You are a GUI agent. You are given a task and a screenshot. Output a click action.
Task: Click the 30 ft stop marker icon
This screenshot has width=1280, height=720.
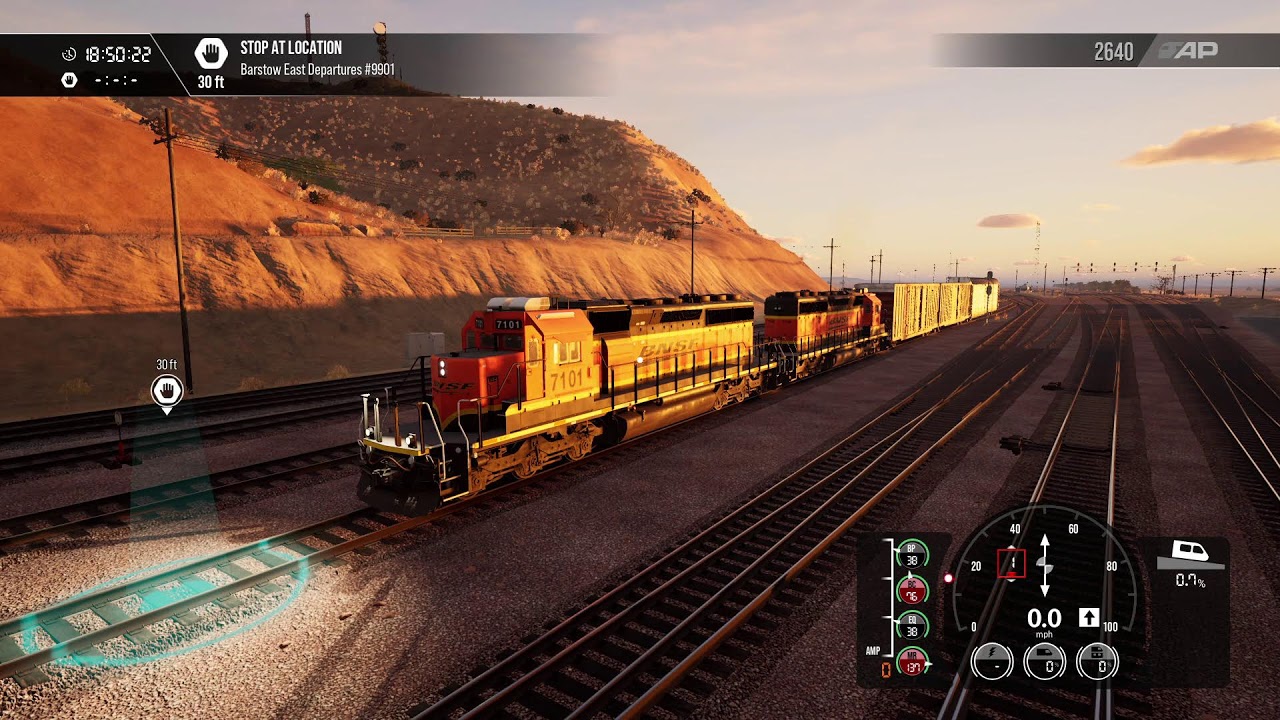(x=167, y=390)
